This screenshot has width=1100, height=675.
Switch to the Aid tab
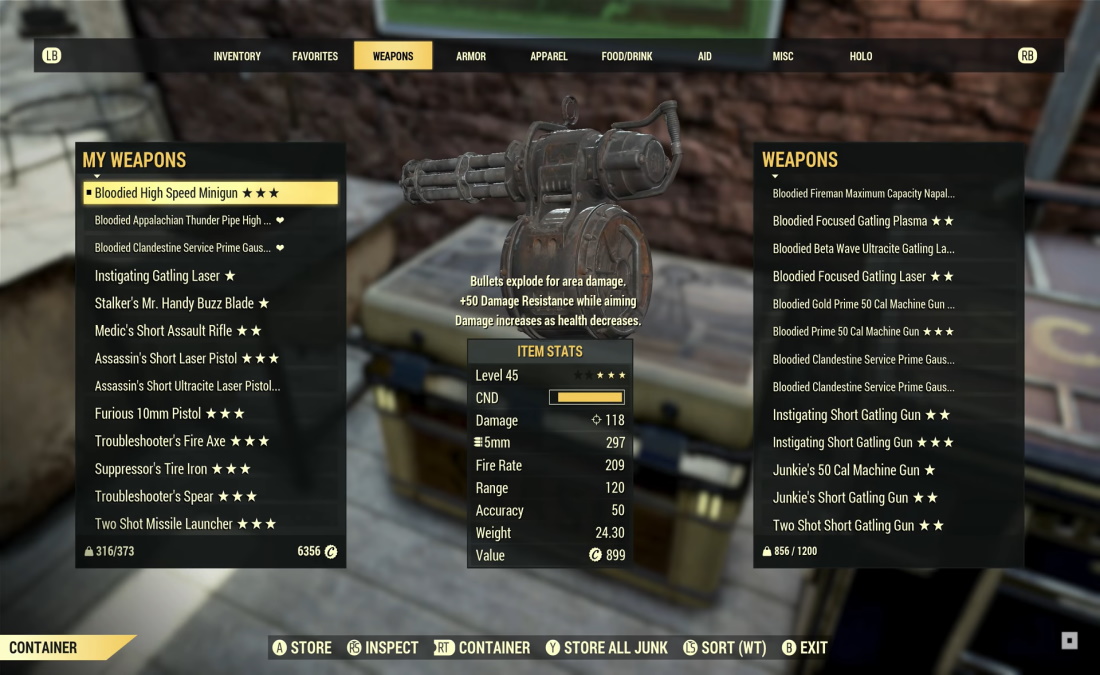[x=705, y=56]
